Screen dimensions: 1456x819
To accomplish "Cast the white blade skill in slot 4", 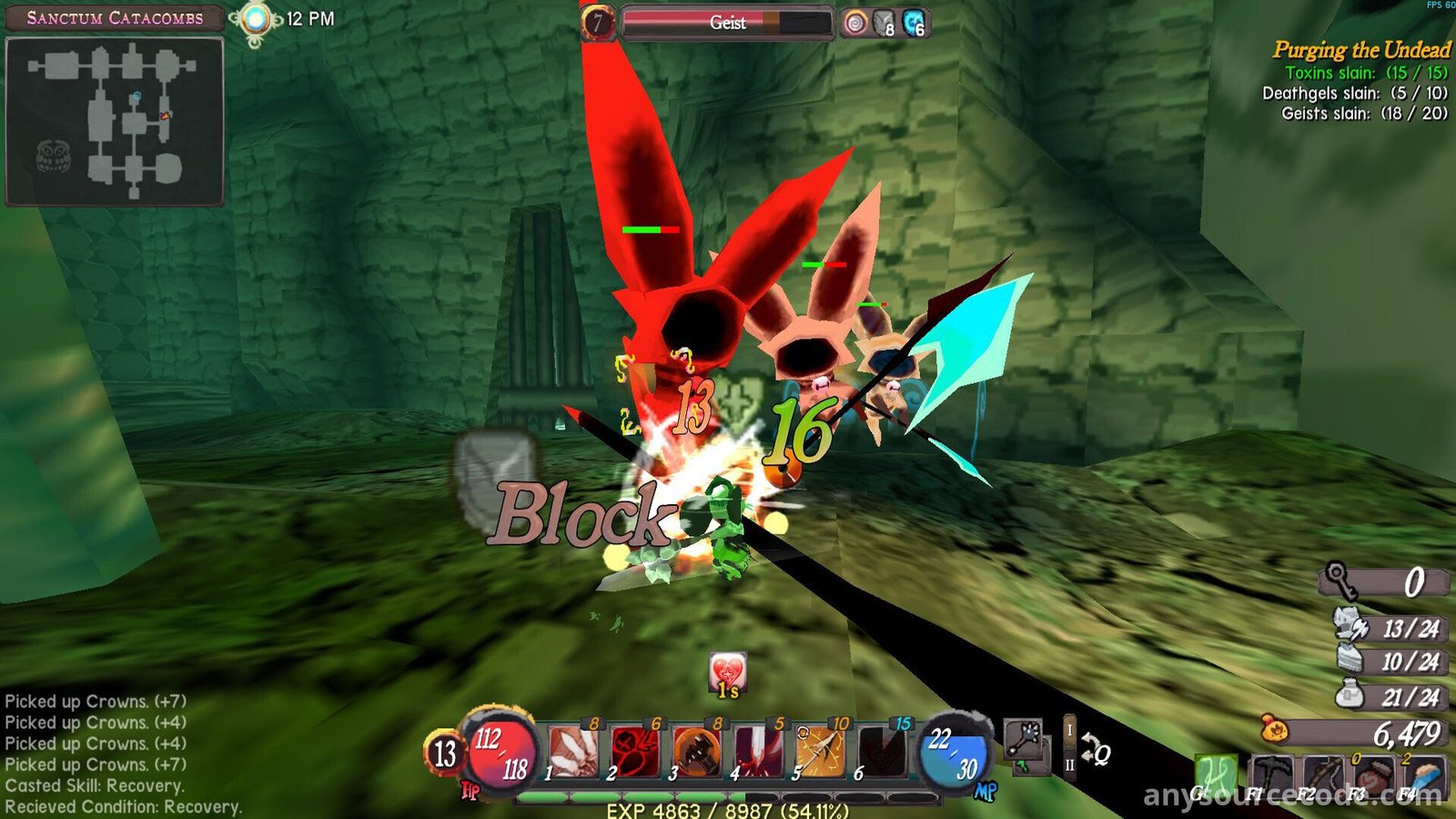I will (759, 752).
